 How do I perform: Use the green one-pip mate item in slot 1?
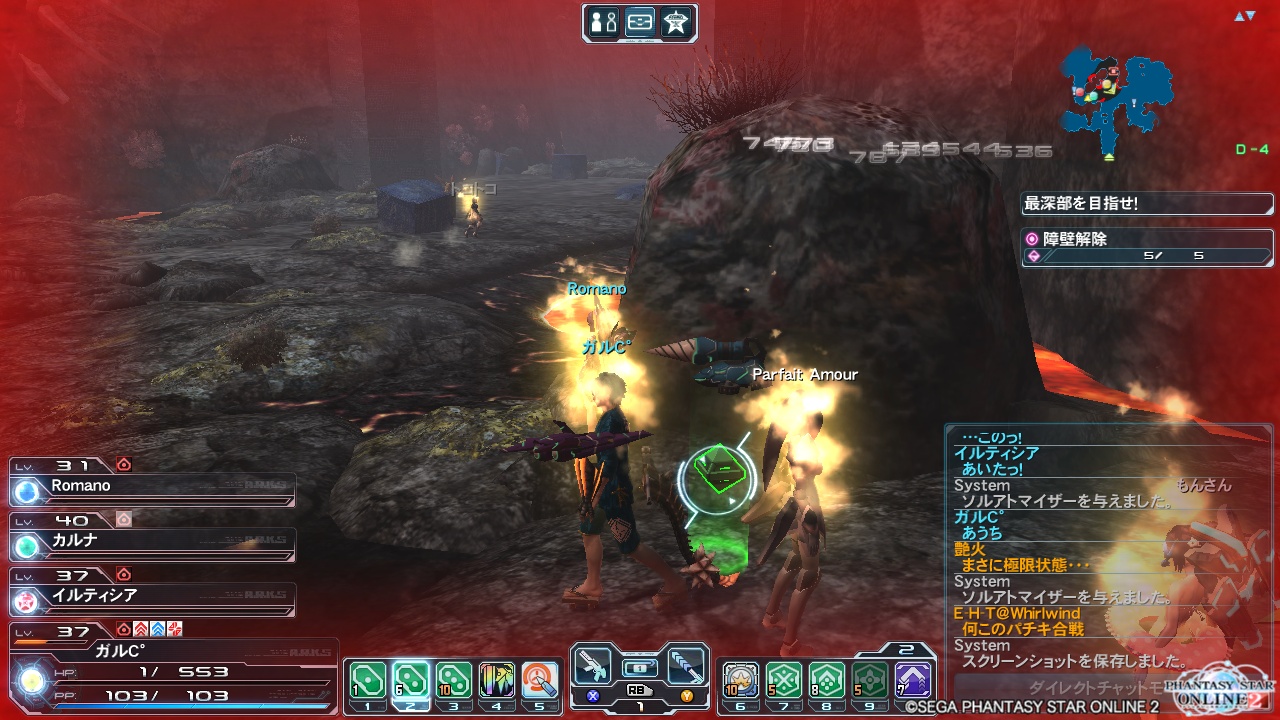pos(367,680)
